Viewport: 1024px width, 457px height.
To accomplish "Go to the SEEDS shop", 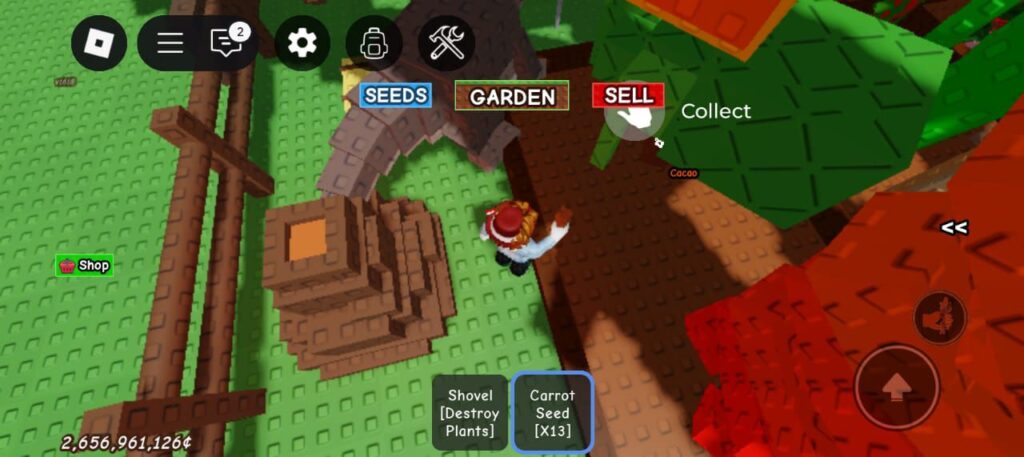I will tap(396, 95).
